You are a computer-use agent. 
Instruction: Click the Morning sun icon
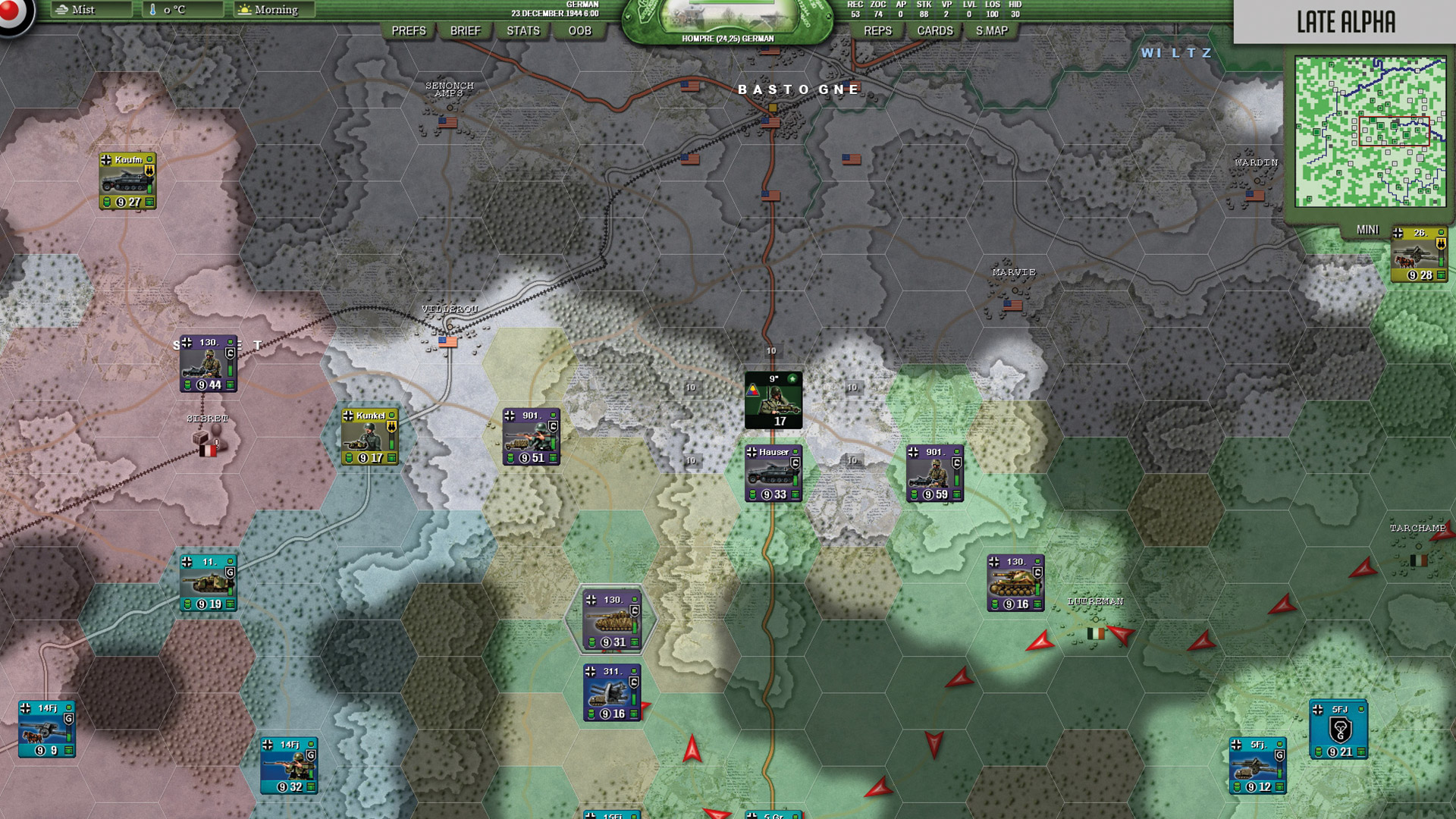pyautogui.click(x=244, y=10)
